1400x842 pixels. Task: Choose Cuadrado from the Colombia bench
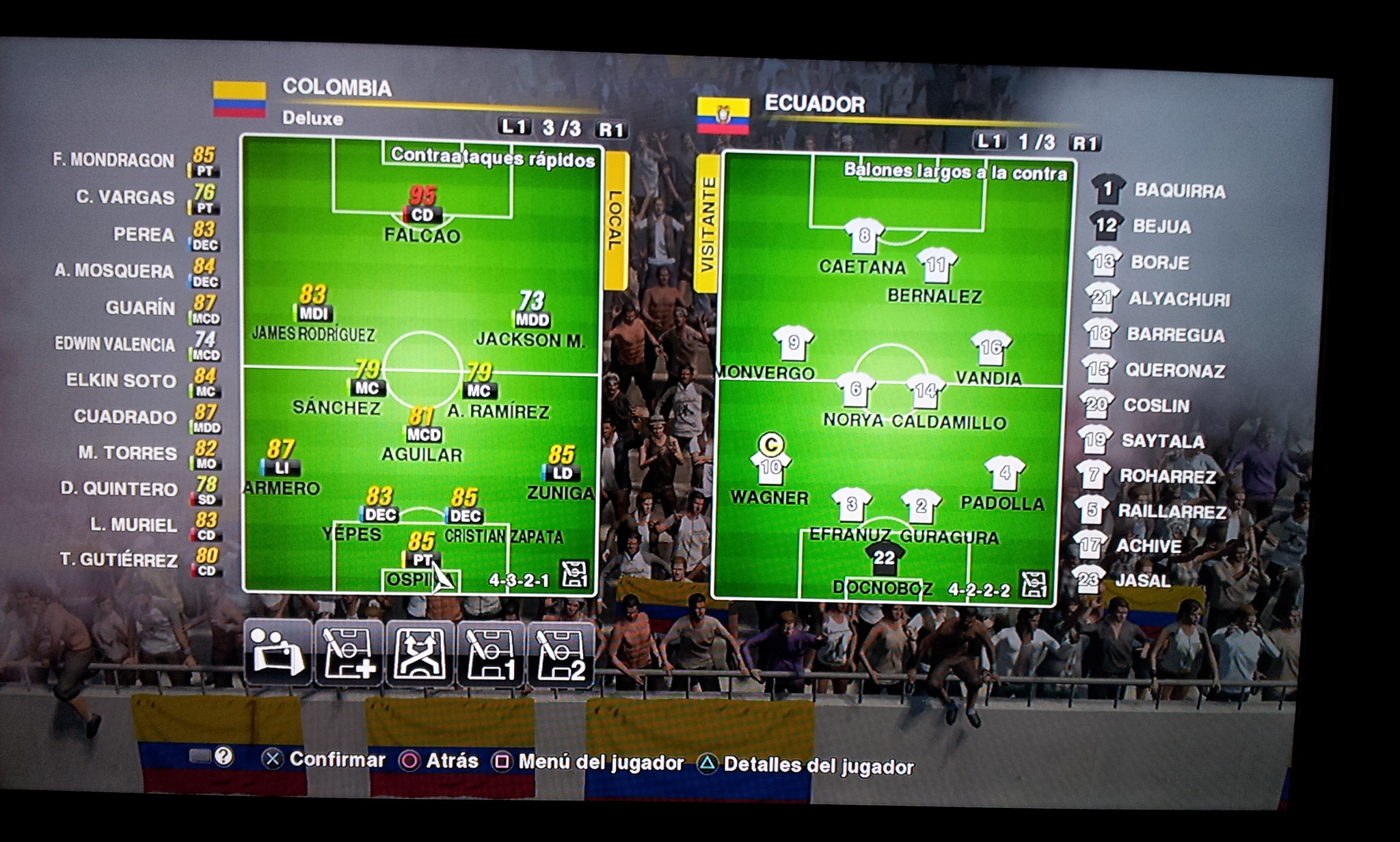(x=125, y=417)
